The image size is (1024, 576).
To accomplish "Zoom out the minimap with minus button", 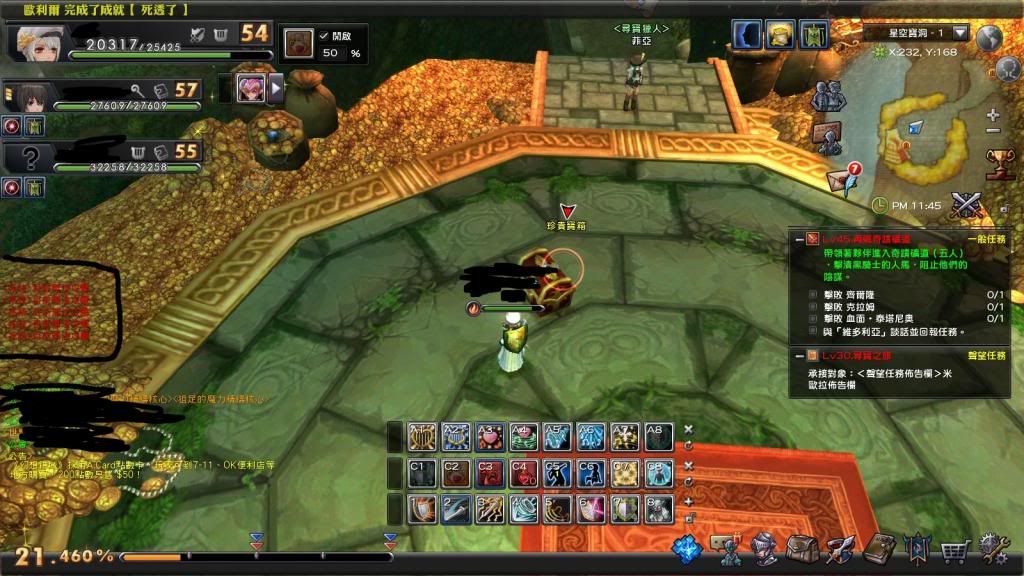I will click(993, 131).
